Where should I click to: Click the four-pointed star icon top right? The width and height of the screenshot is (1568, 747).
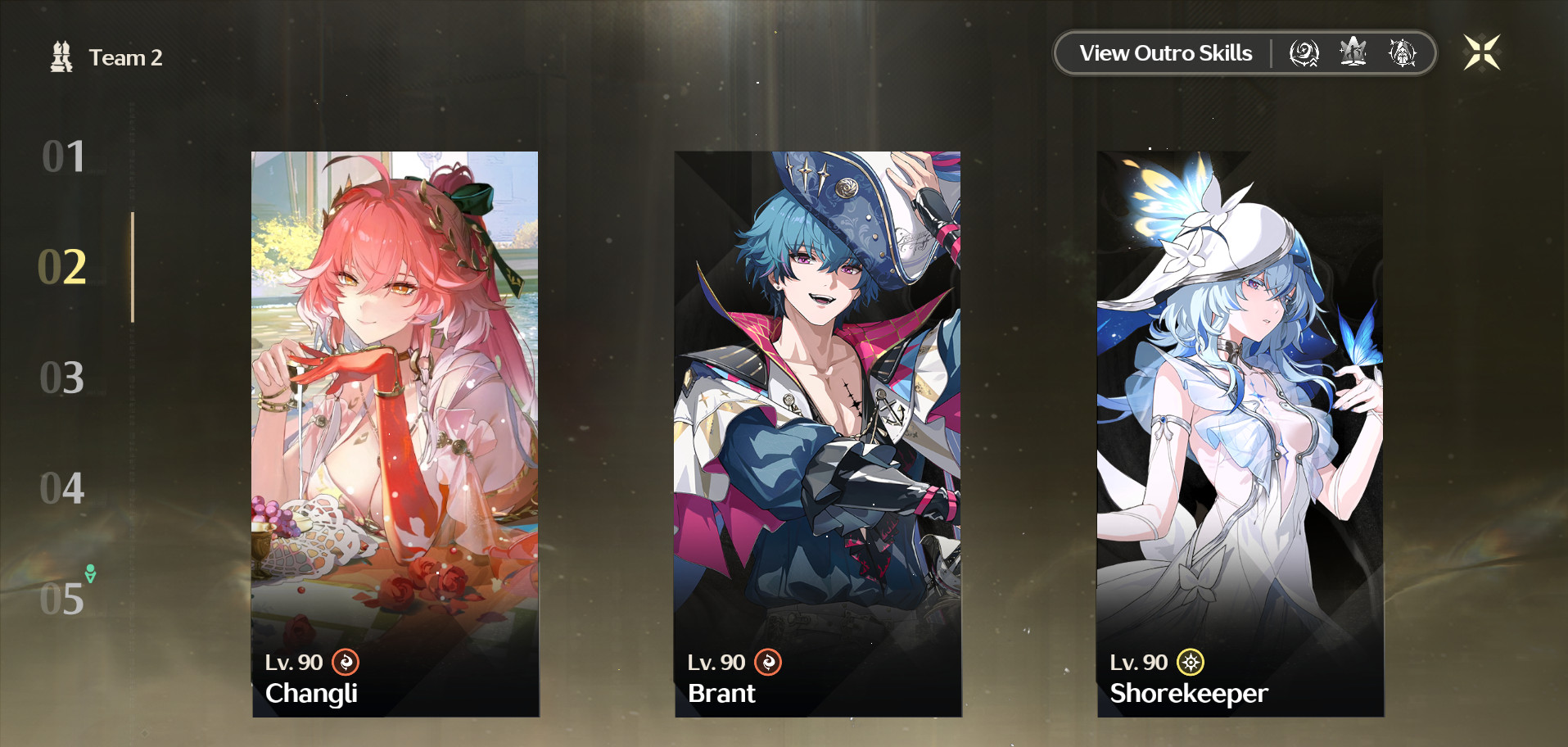(x=1482, y=52)
